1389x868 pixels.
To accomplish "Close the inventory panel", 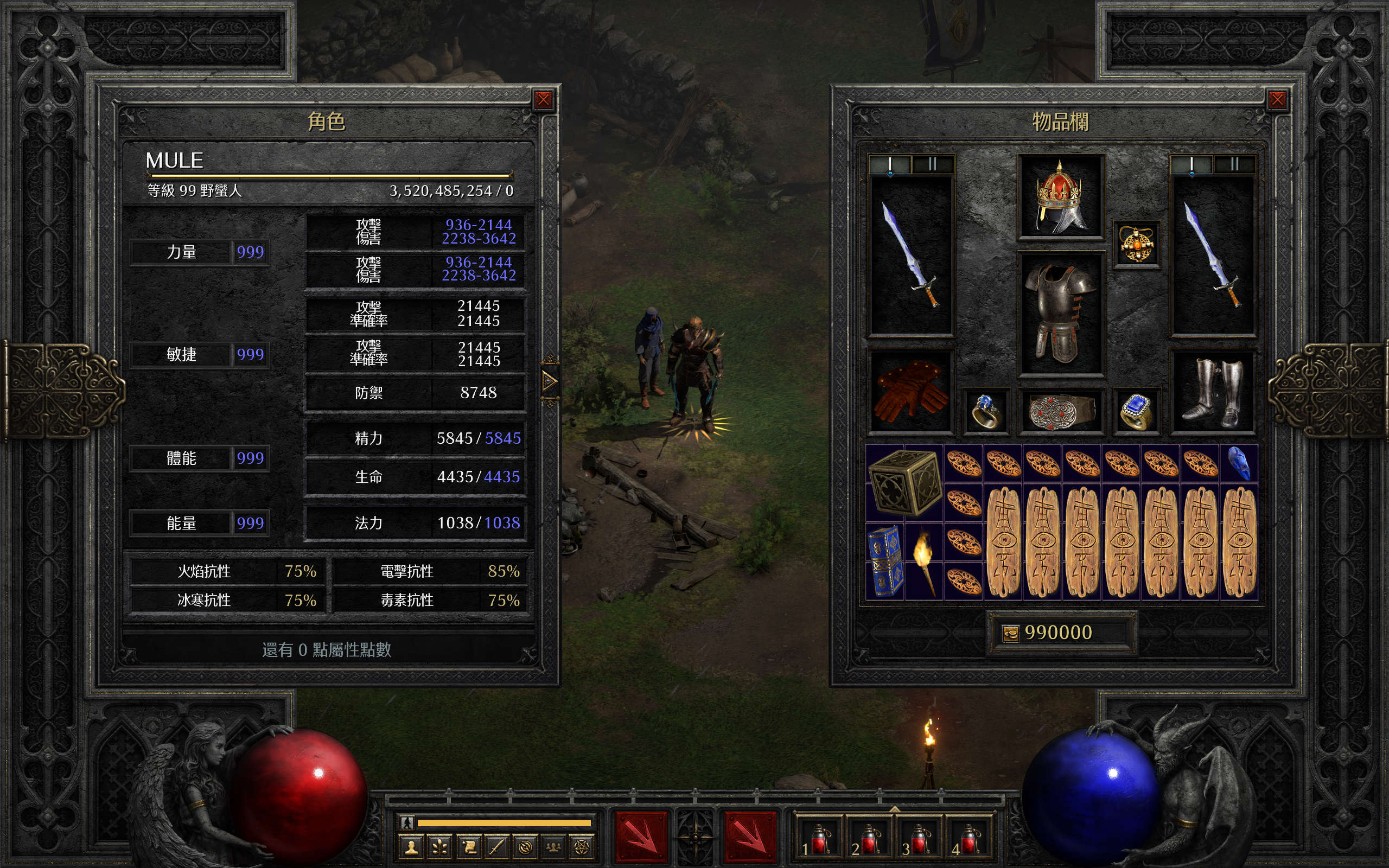I will click(1277, 100).
